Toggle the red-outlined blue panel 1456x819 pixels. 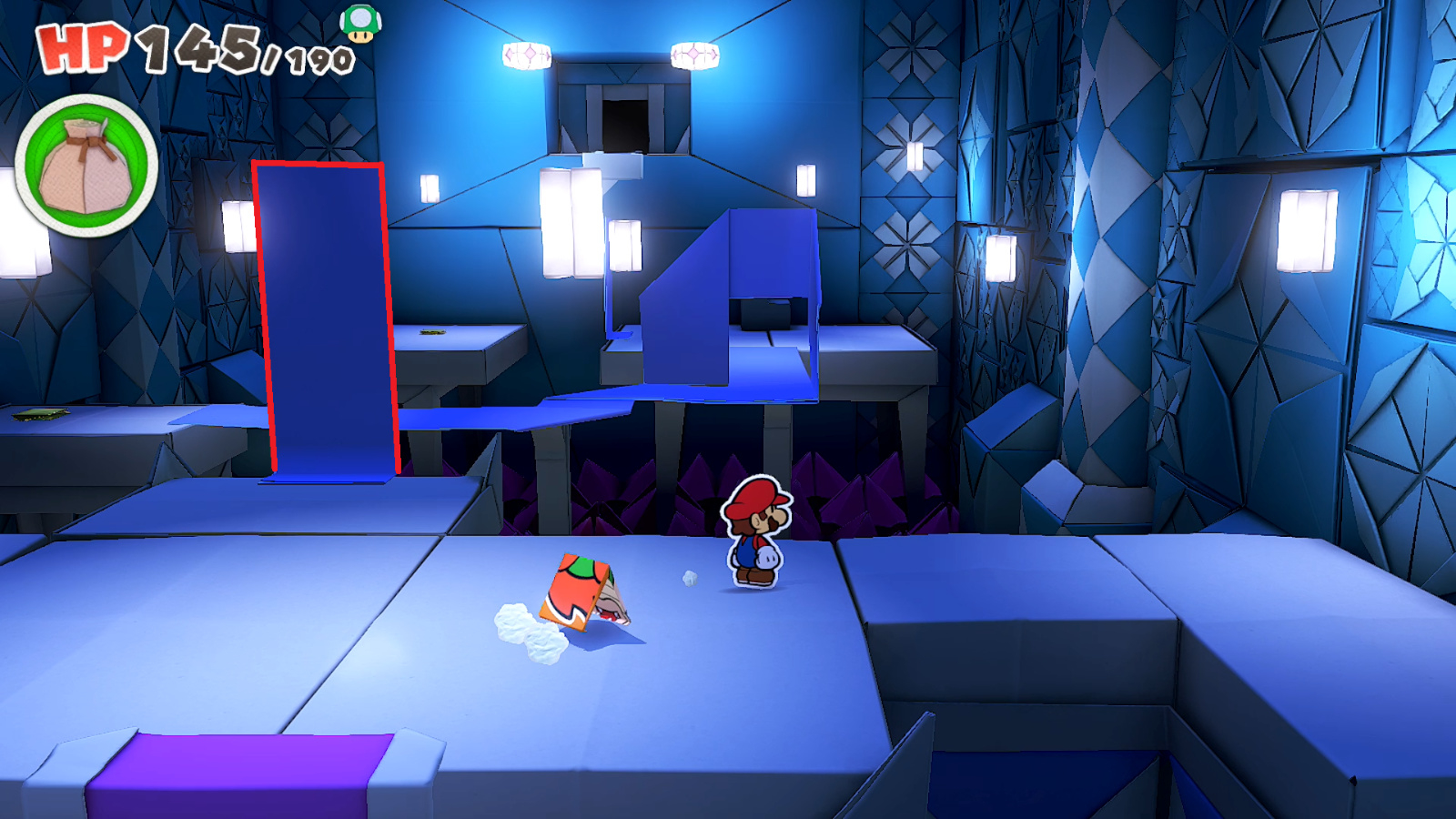pos(328,318)
